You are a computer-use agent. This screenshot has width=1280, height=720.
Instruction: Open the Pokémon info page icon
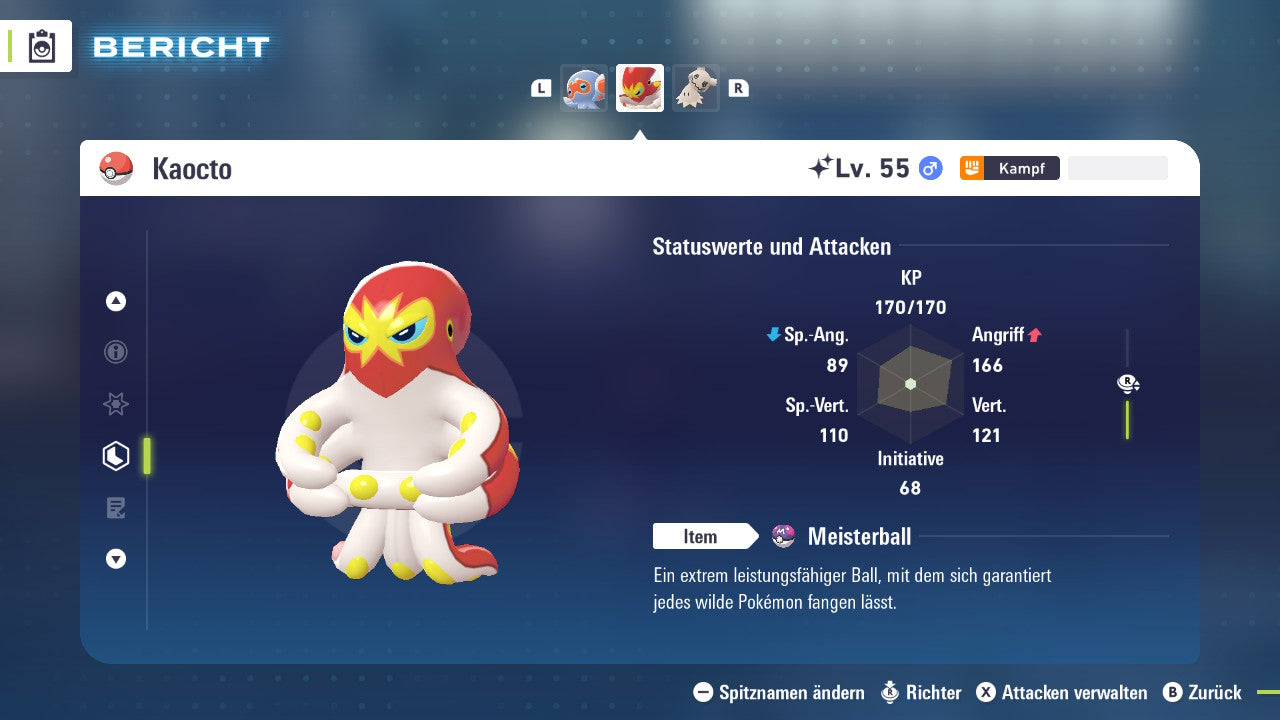(x=115, y=352)
